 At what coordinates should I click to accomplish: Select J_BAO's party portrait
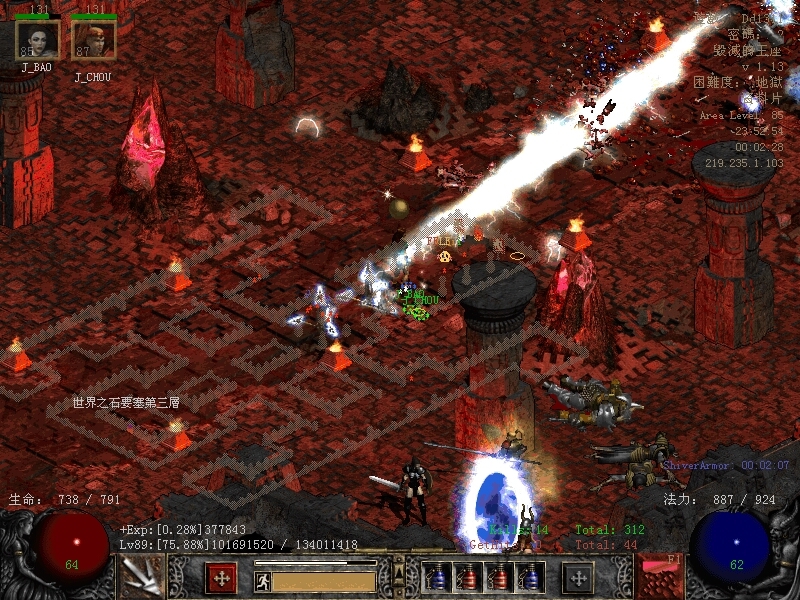tap(38, 40)
